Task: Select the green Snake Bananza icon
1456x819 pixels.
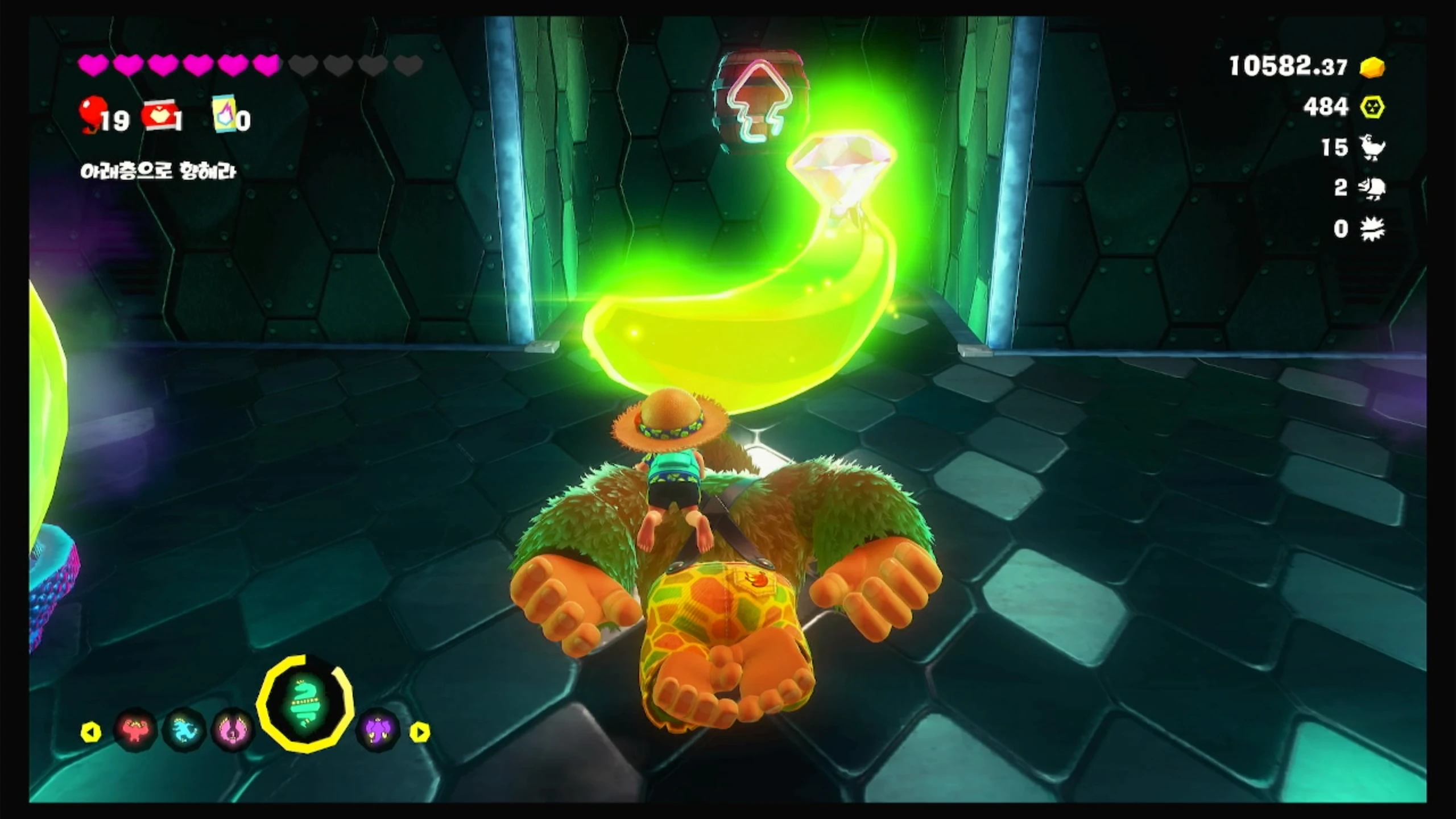Action: click(x=305, y=704)
